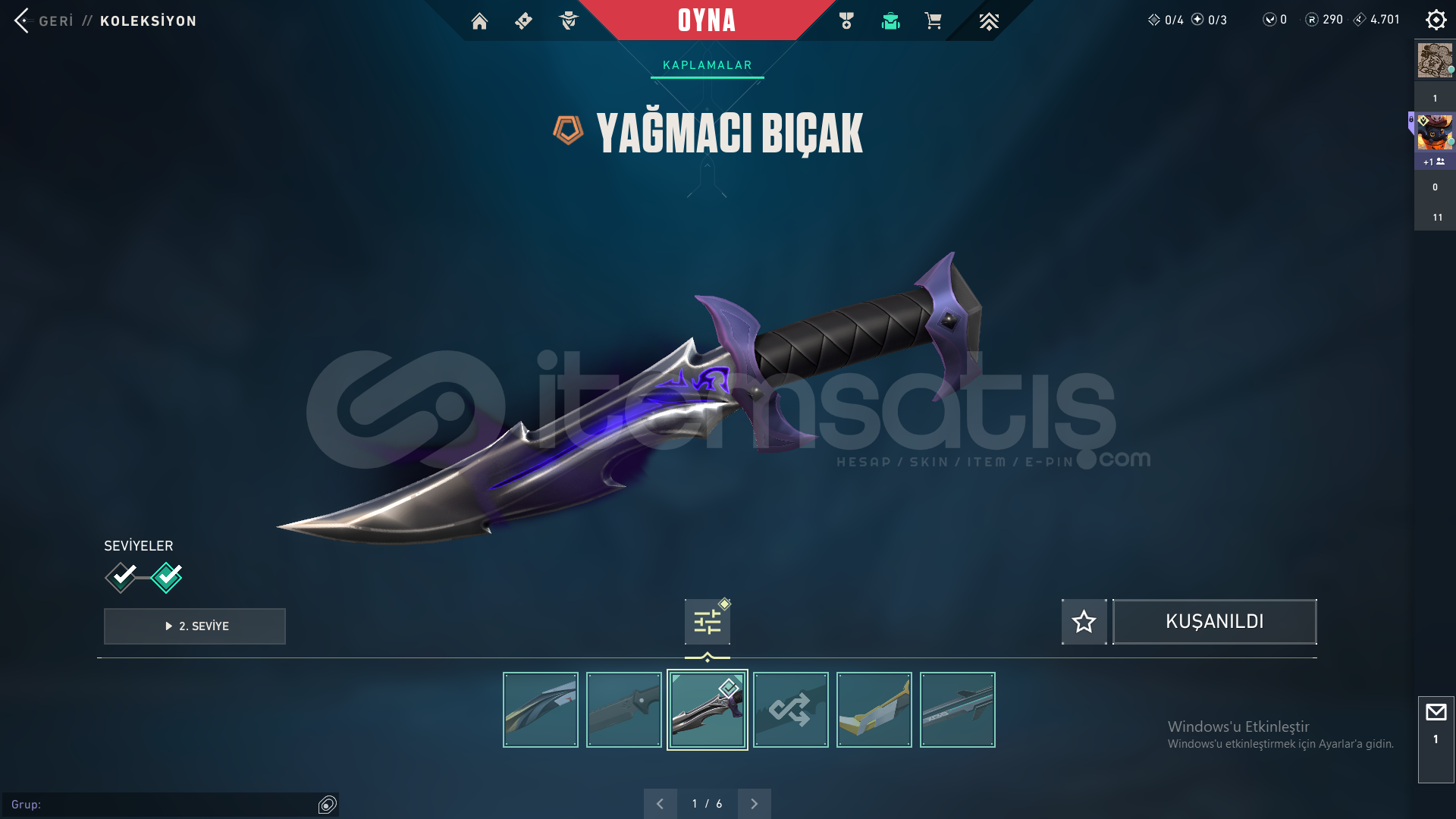Open the OYNA play menu

click(707, 21)
